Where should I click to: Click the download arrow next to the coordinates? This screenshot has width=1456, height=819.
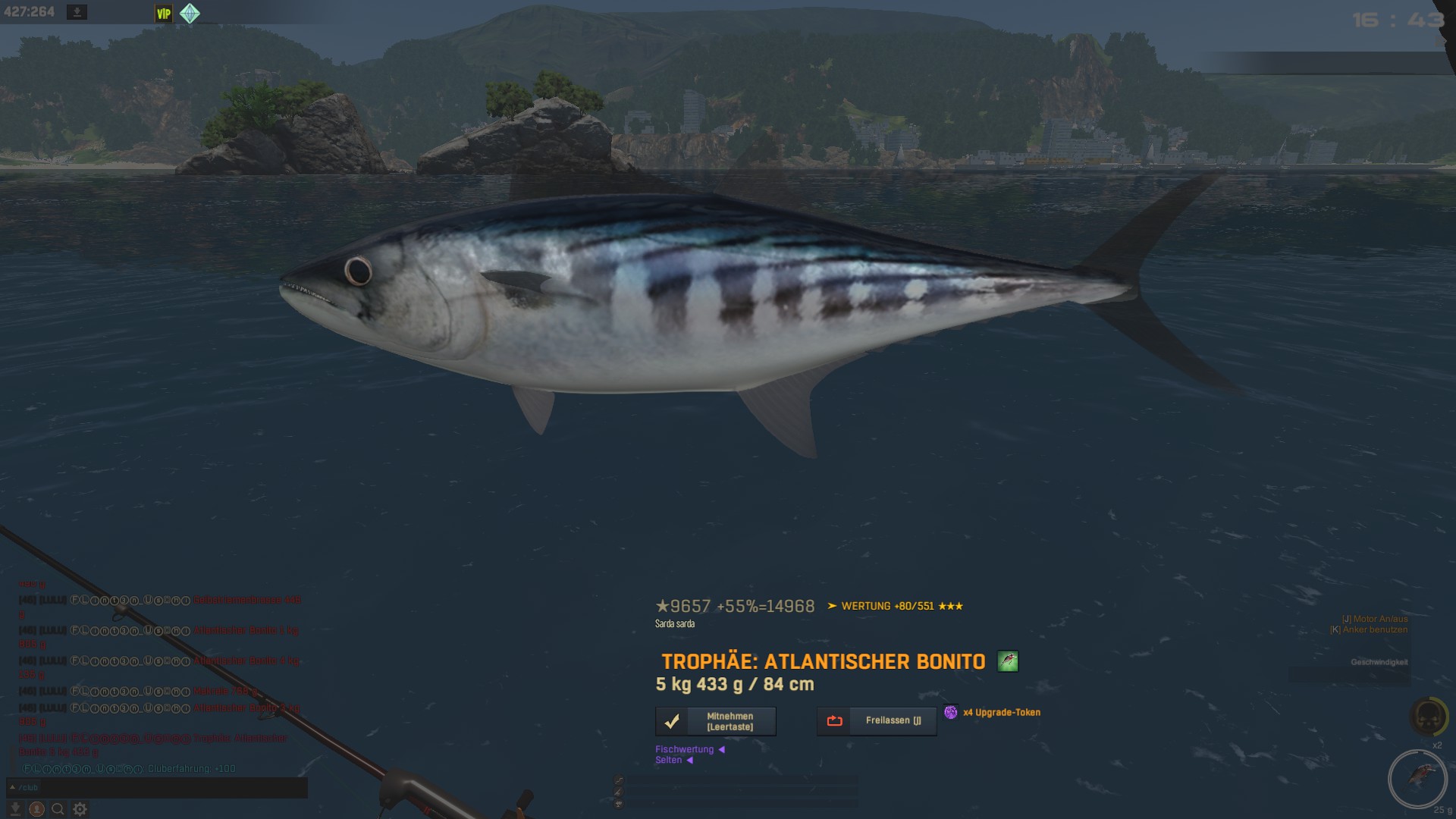pyautogui.click(x=77, y=12)
